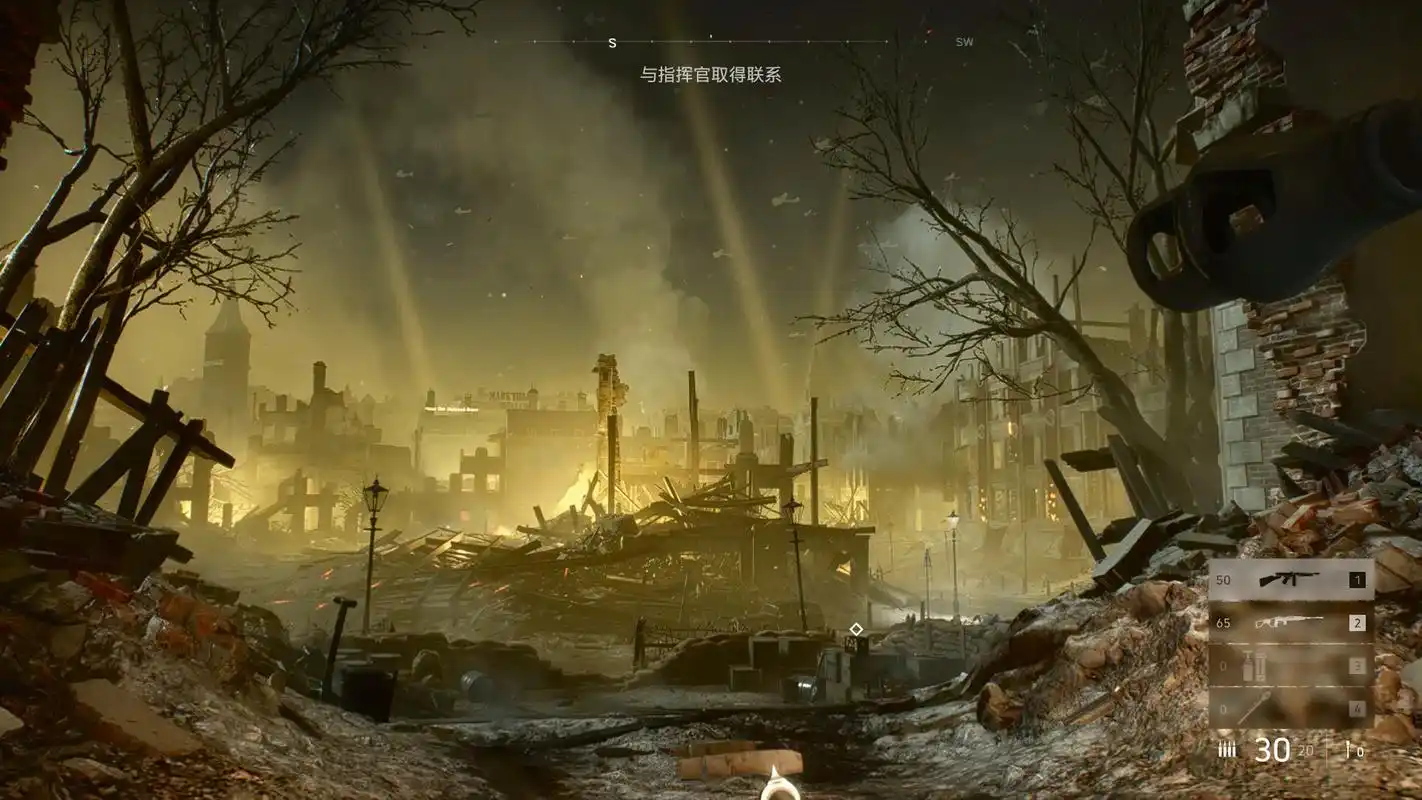Click the diamond objective waypoint marker
The height and width of the screenshot is (800, 1422).
tap(856, 629)
